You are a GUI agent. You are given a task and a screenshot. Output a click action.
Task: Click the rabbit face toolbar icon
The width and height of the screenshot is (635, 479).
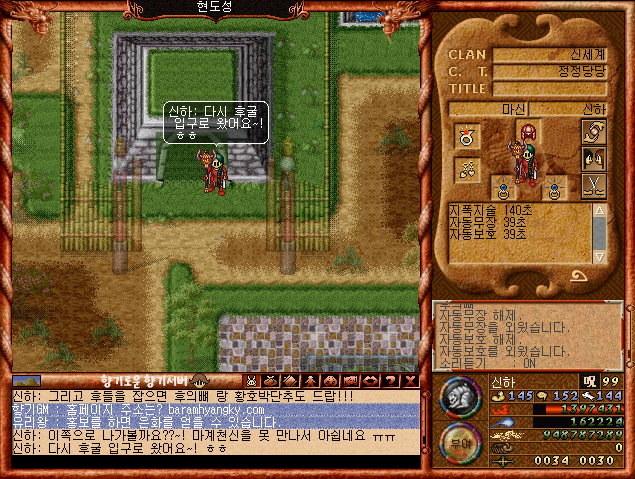coord(250,381)
